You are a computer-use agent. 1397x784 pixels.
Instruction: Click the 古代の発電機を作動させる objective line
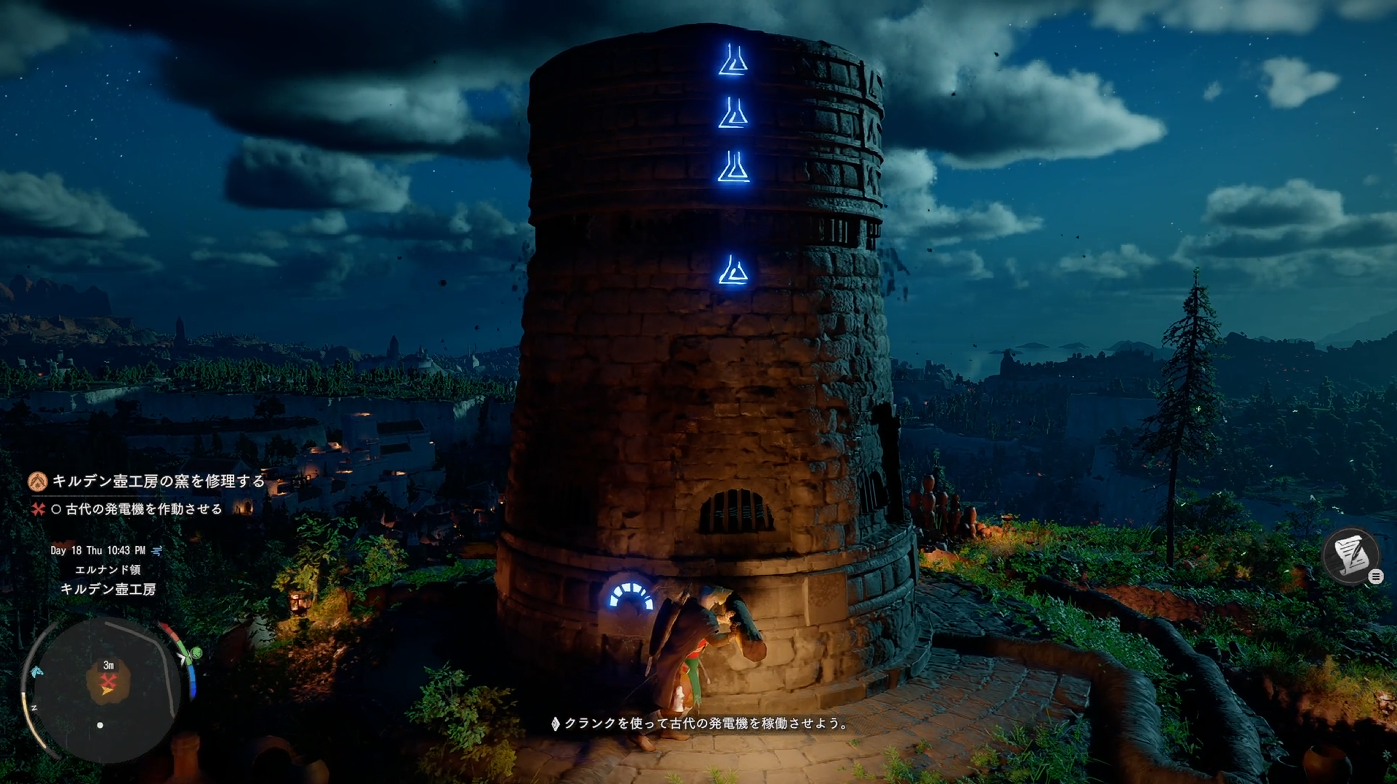click(x=137, y=509)
